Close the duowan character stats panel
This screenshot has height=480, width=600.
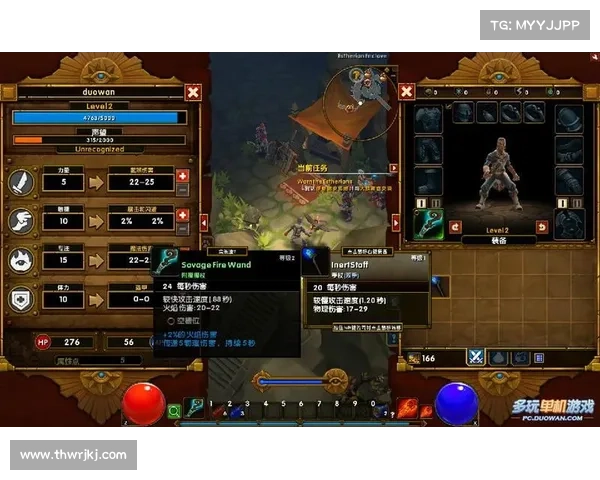(193, 92)
